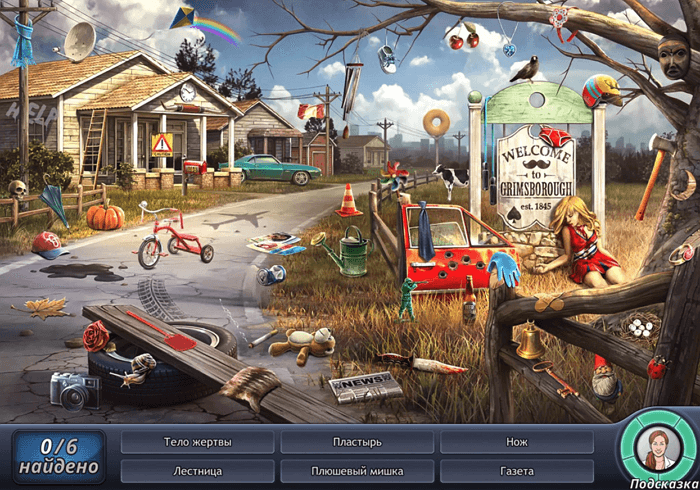The width and height of the screenshot is (700, 490).
Task: Choose the 'Пластырь' item in the list
Action: pyautogui.click(x=357, y=441)
